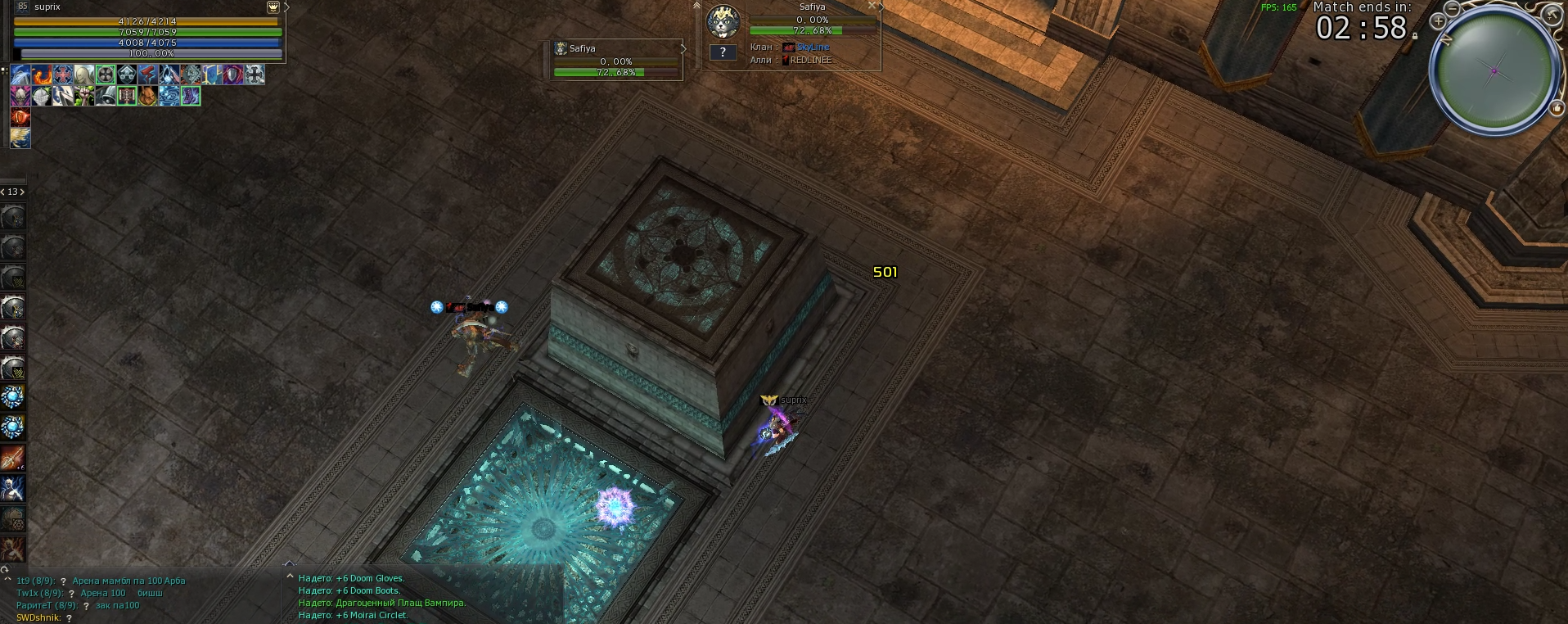The image size is (1568, 624).
Task: Click Safiya's HP bar in the target window
Action: coord(796,31)
